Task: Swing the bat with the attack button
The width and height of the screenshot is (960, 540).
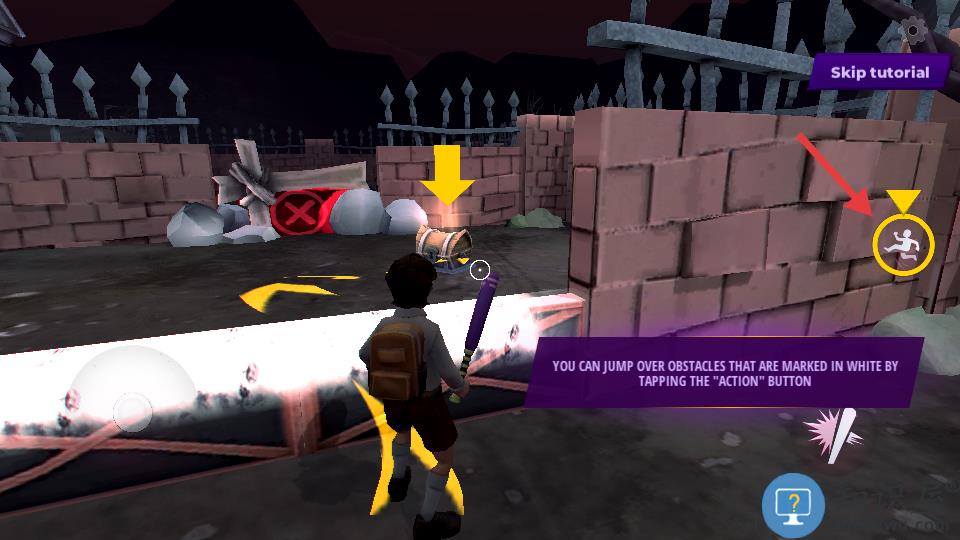Action: click(833, 434)
